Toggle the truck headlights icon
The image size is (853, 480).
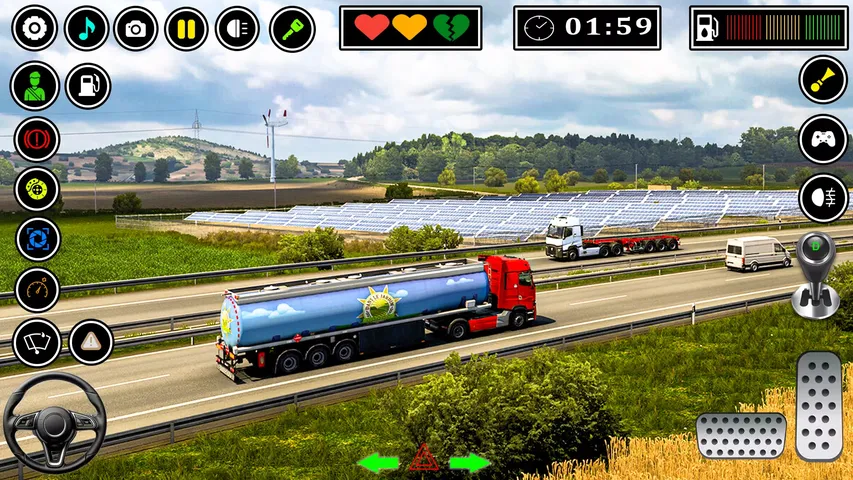pos(237,29)
